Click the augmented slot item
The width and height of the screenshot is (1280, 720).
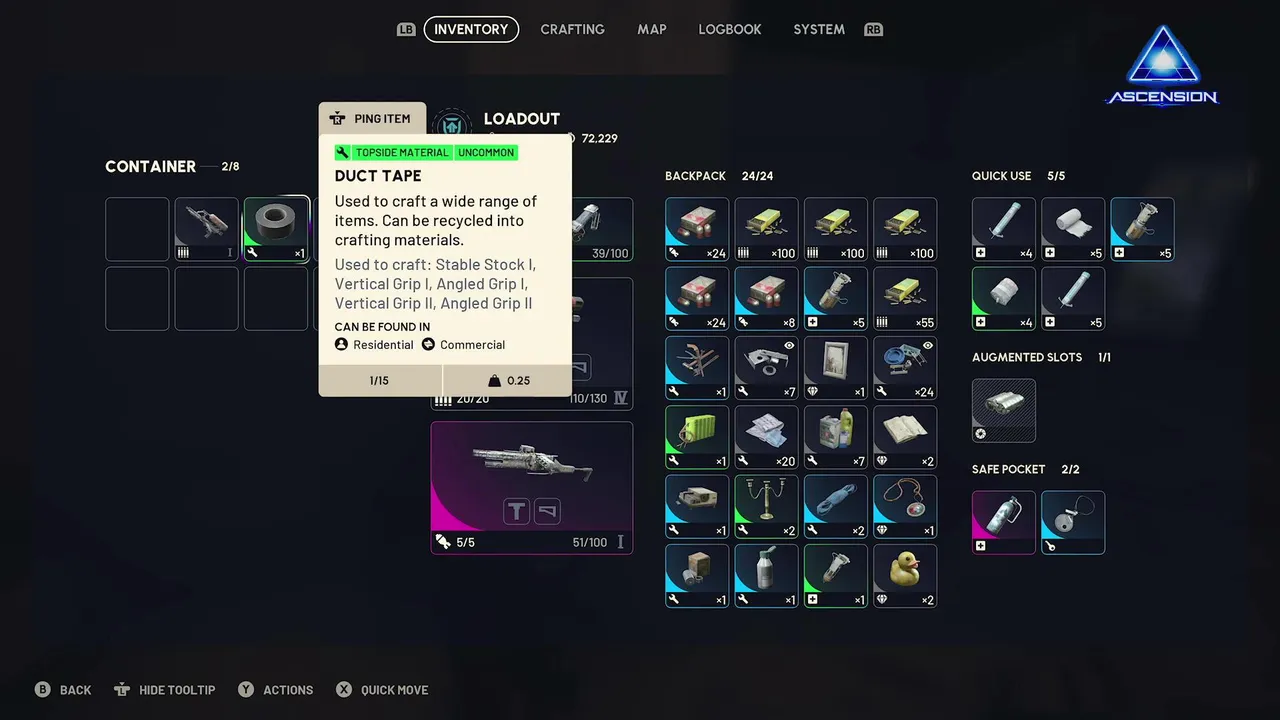click(x=1004, y=410)
